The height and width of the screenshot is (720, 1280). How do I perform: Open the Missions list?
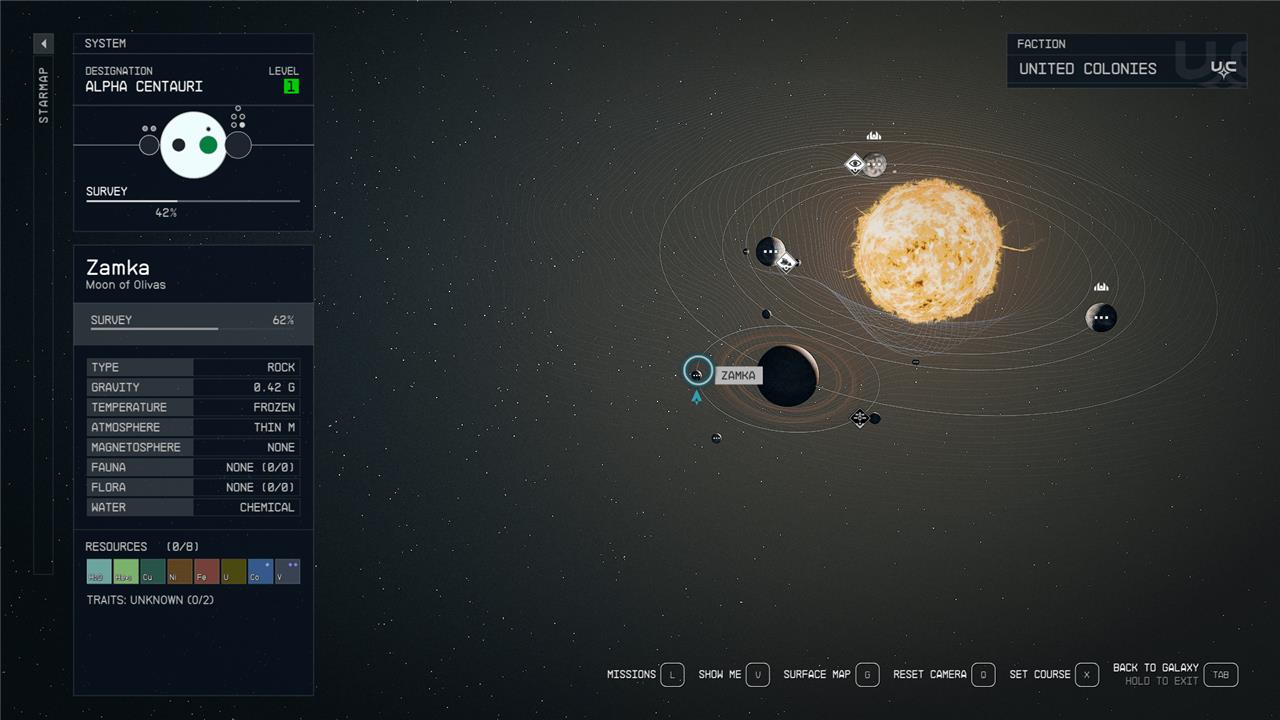[672, 675]
